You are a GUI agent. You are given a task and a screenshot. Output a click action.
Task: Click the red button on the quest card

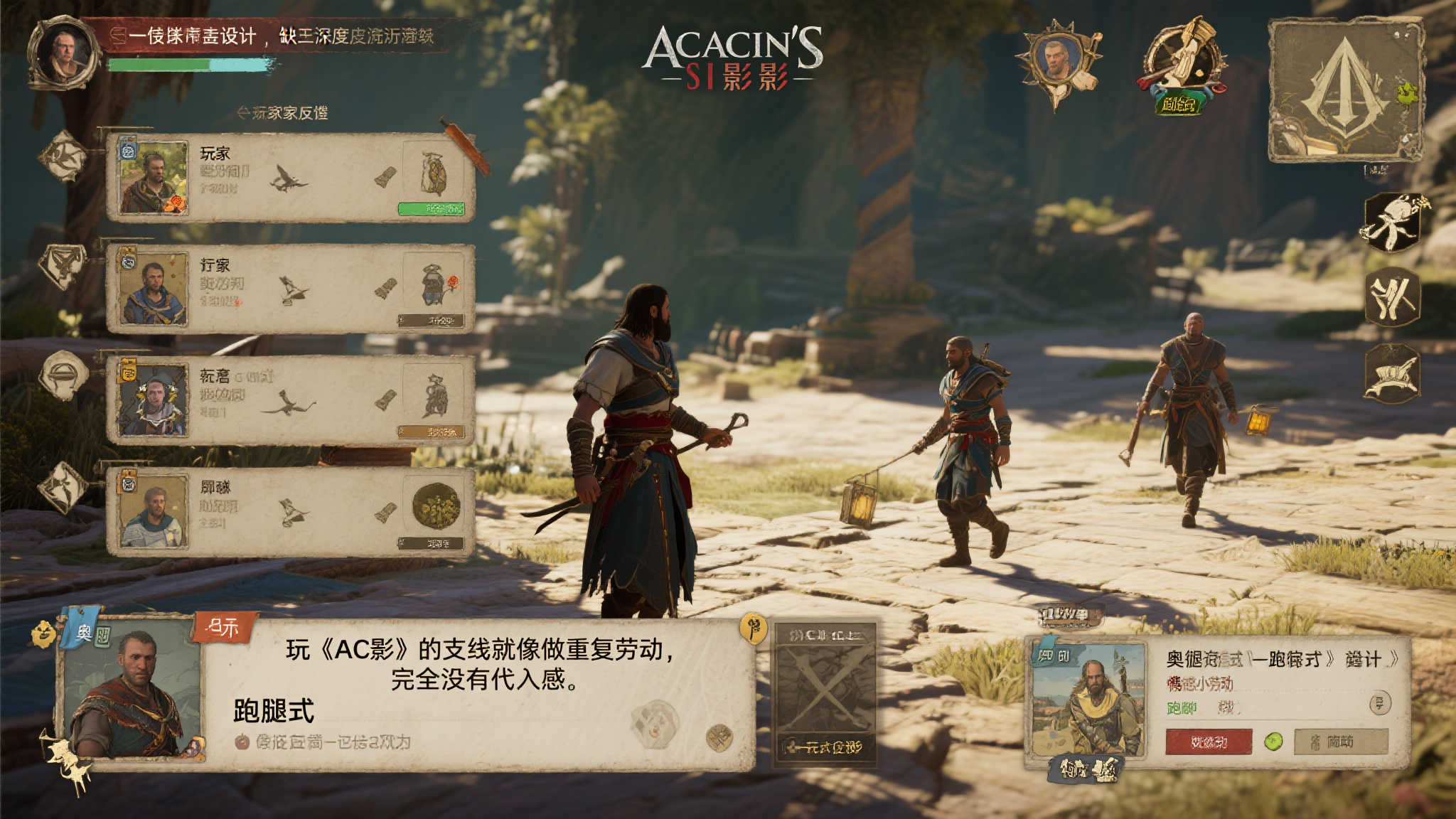coord(1209,742)
